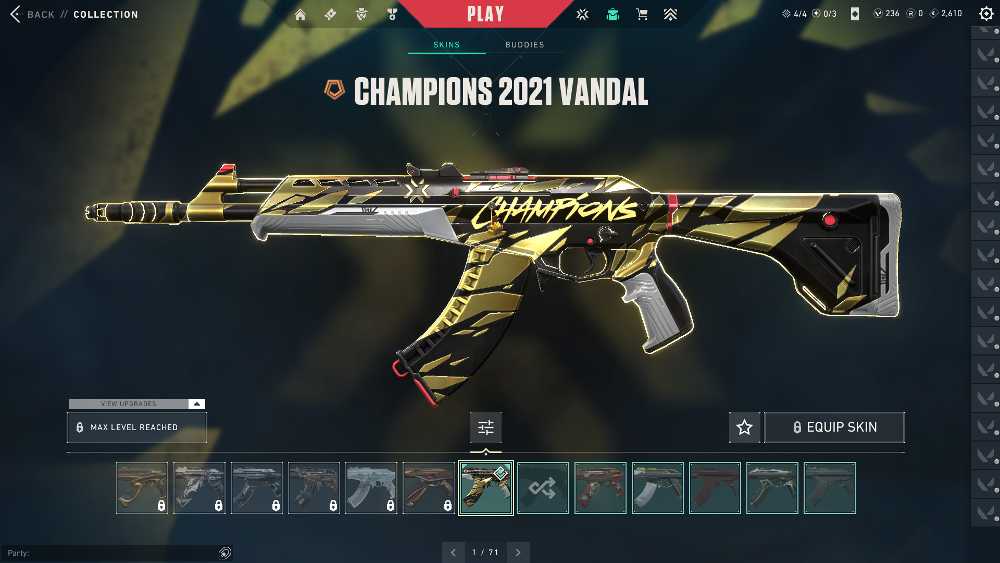Screen dimensions: 1000x563
Task: Click the party bar chat icon
Action: (x=225, y=553)
